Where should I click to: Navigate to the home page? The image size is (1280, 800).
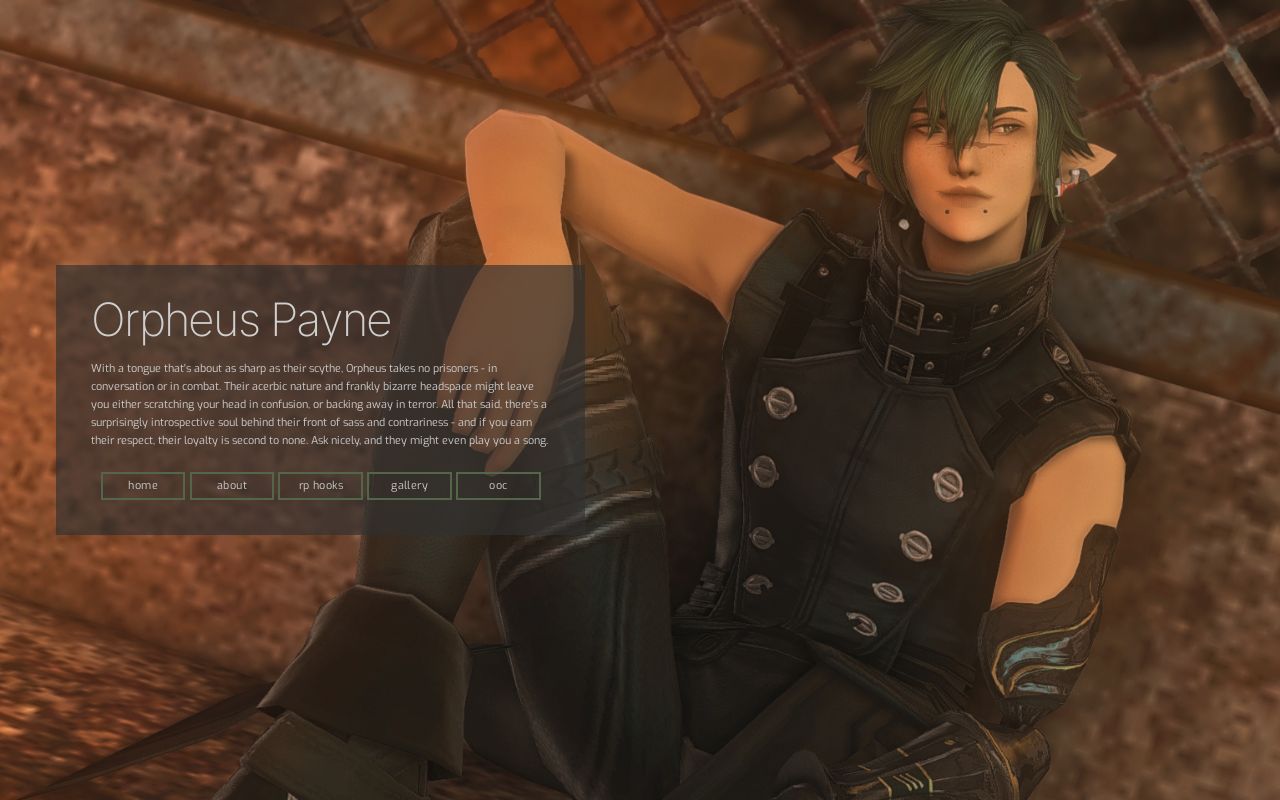point(142,485)
